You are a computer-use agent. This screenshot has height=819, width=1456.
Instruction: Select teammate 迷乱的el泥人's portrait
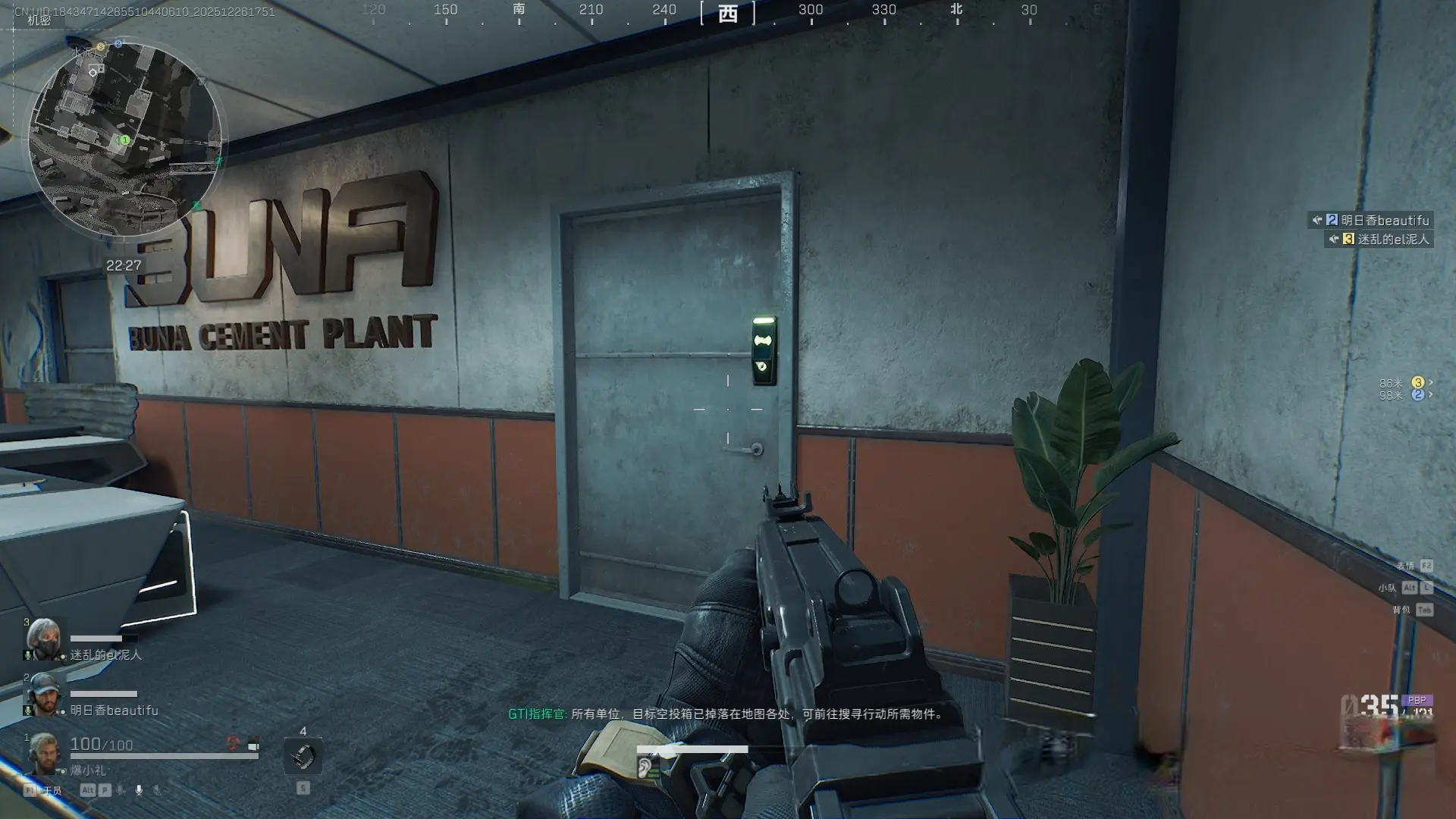tap(42, 638)
